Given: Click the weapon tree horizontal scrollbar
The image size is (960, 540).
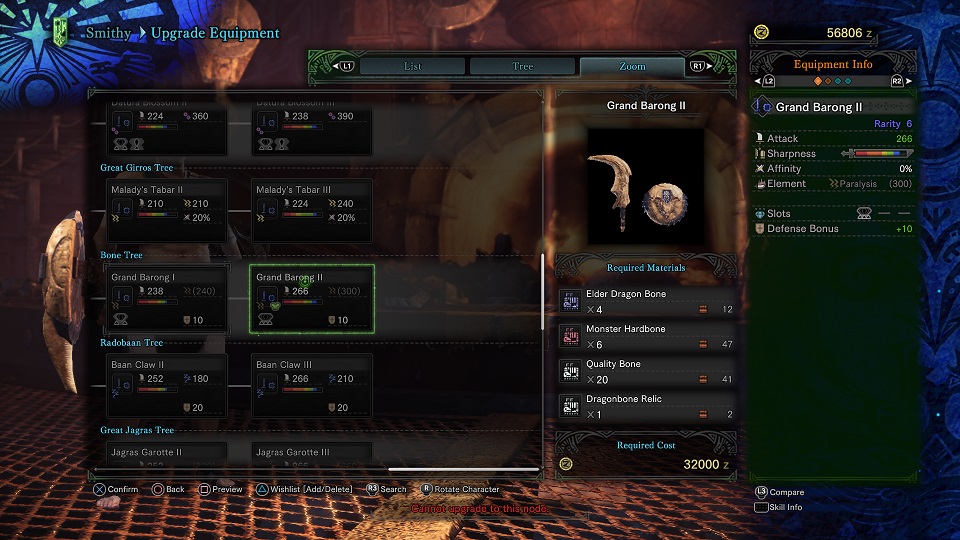Looking at the screenshot, I should 463,469.
